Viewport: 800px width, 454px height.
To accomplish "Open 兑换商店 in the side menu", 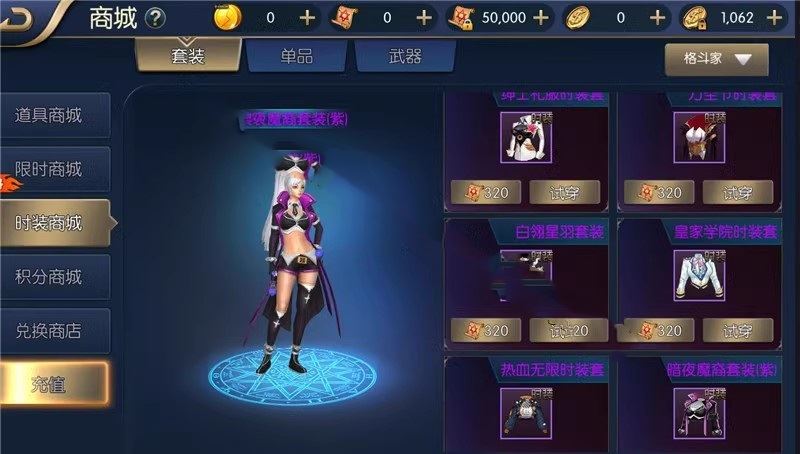I will click(52, 329).
